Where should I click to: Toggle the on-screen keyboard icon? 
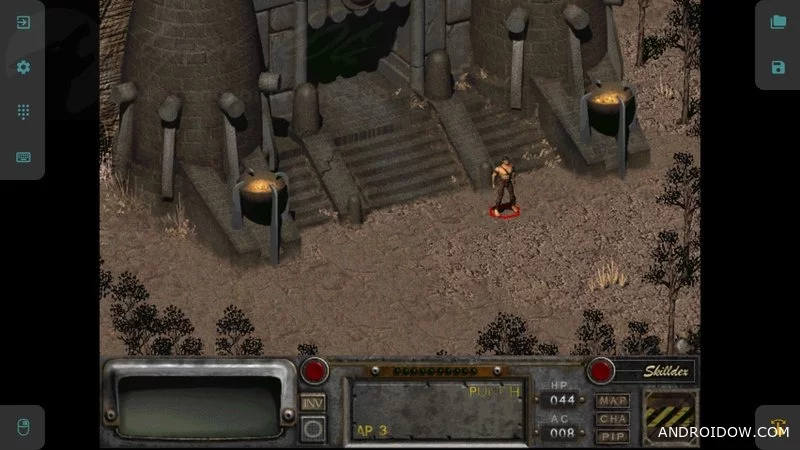tap(23, 157)
